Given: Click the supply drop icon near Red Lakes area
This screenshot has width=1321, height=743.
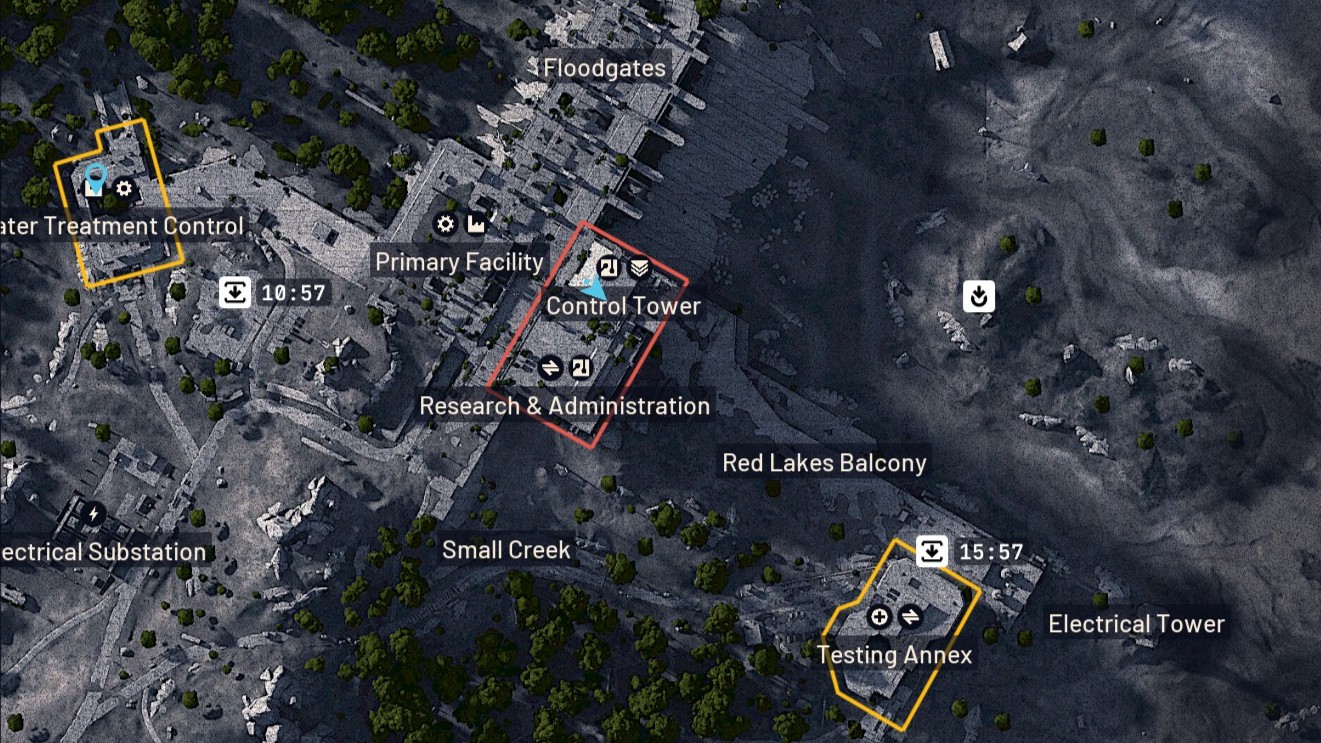Looking at the screenshot, I should point(978,296).
